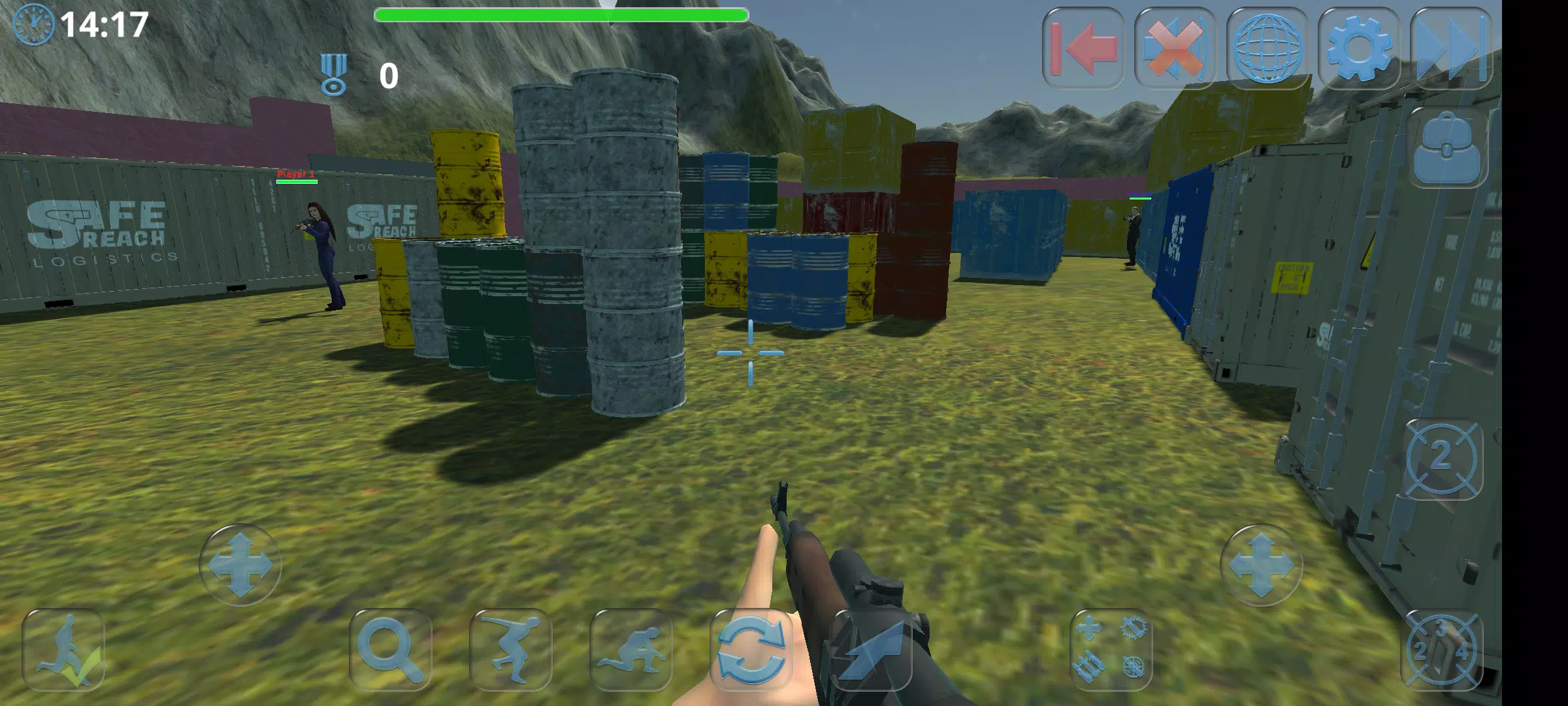Open the backpack inventory

(1446, 148)
